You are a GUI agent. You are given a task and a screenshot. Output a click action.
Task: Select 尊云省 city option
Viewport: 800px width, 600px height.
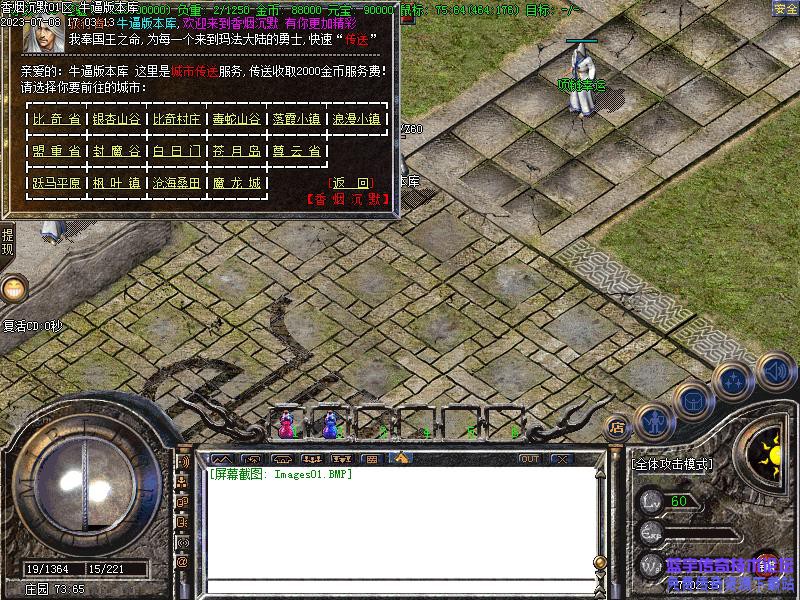(296, 151)
